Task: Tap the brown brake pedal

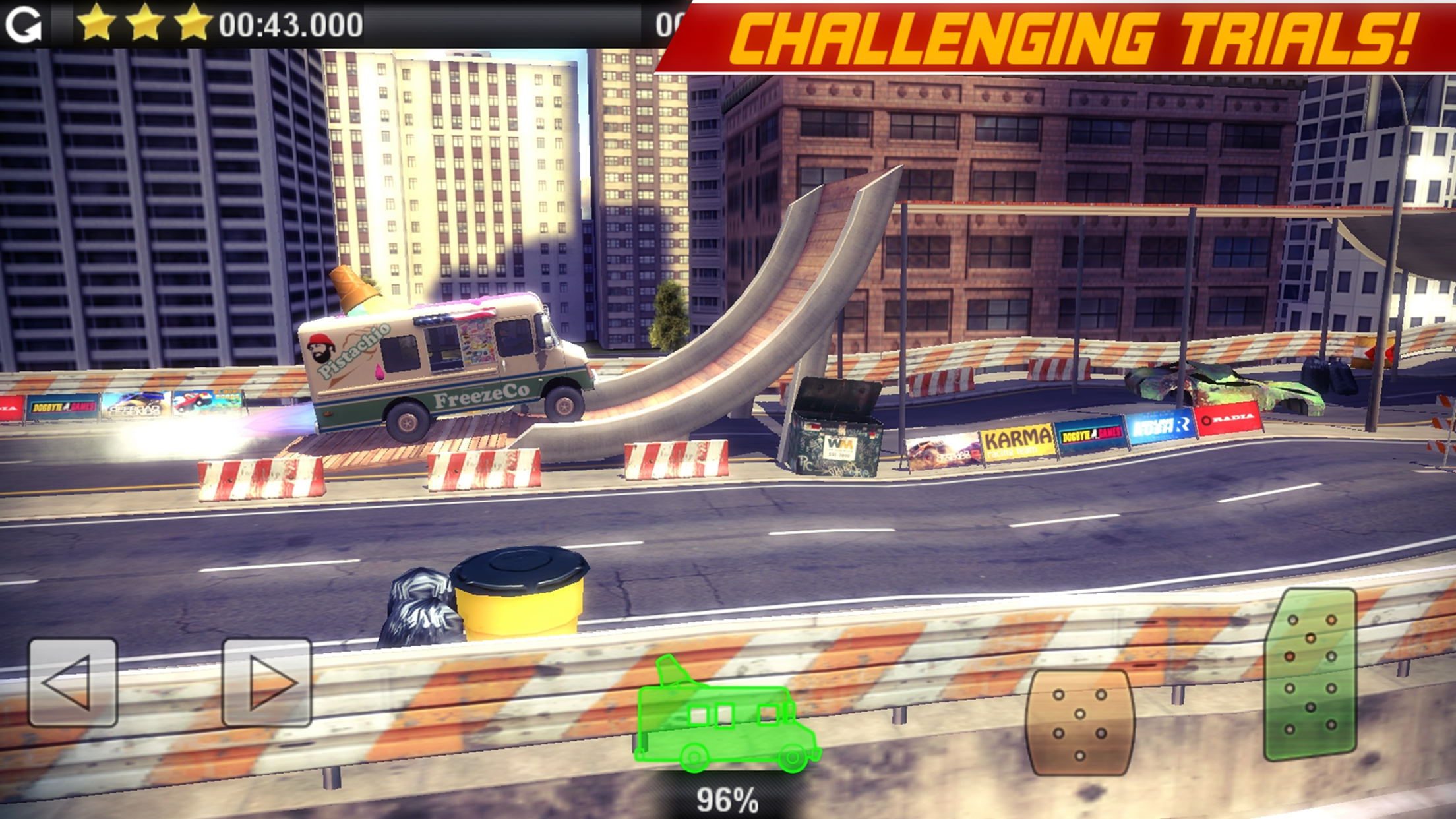Action: click(x=1079, y=723)
